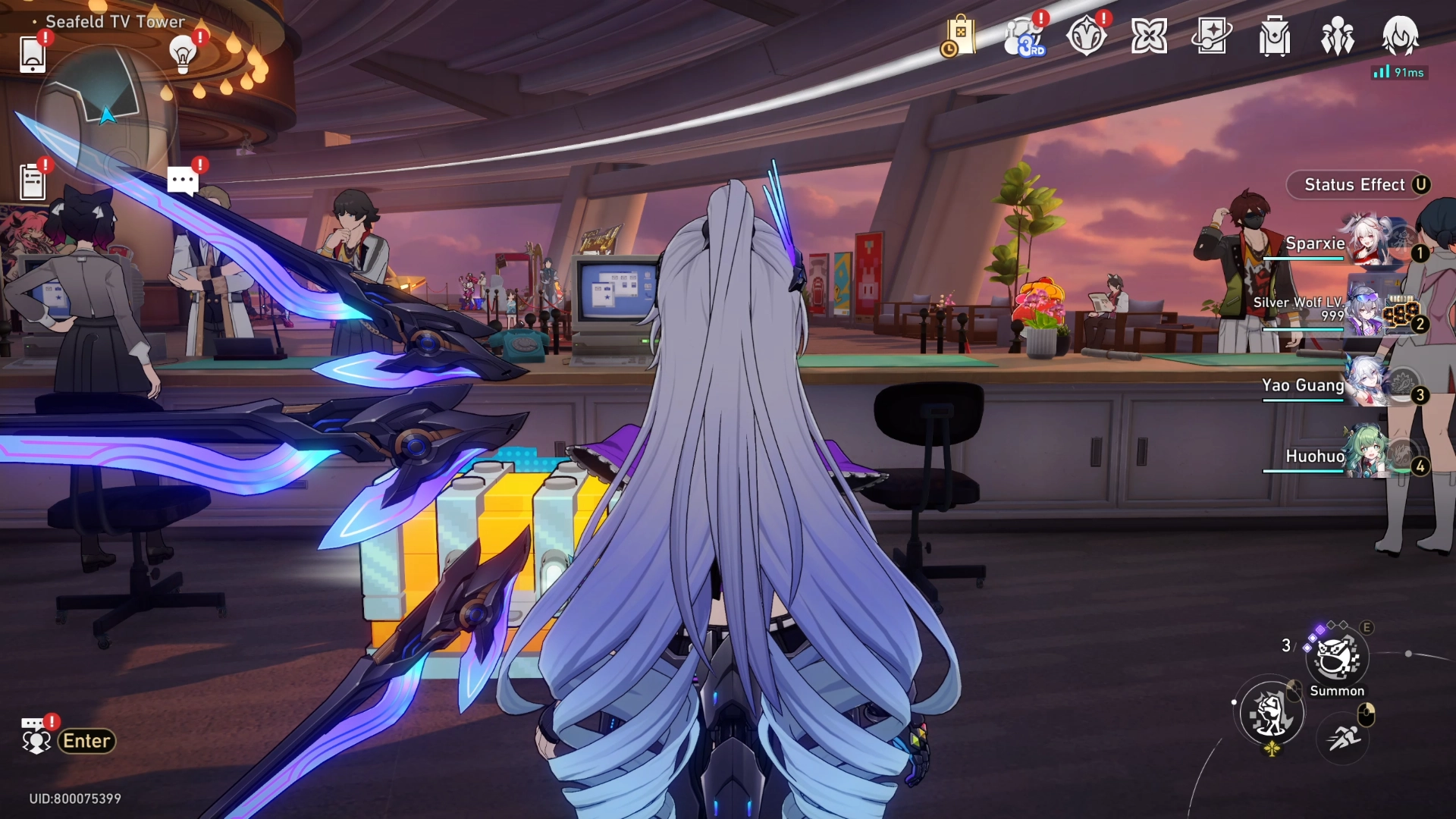Open the starred booklet guide icon
The image size is (1456, 819).
[x=1212, y=36]
